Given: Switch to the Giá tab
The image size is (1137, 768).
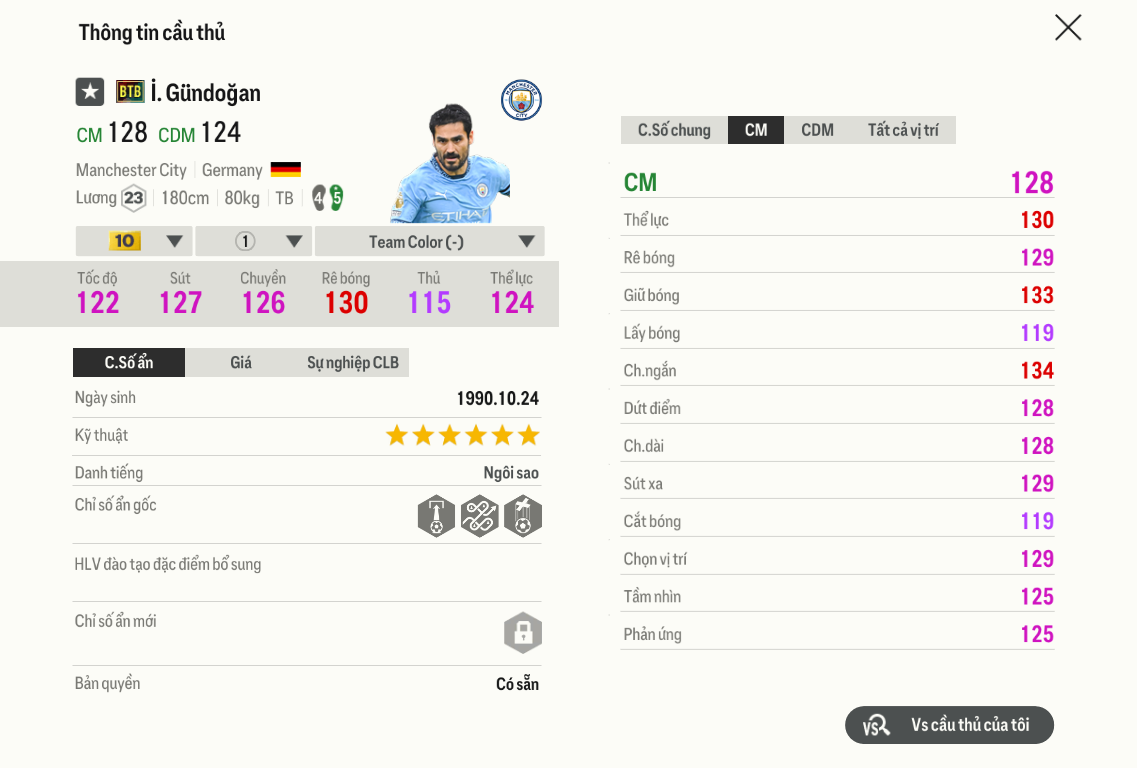Looking at the screenshot, I should [241, 362].
